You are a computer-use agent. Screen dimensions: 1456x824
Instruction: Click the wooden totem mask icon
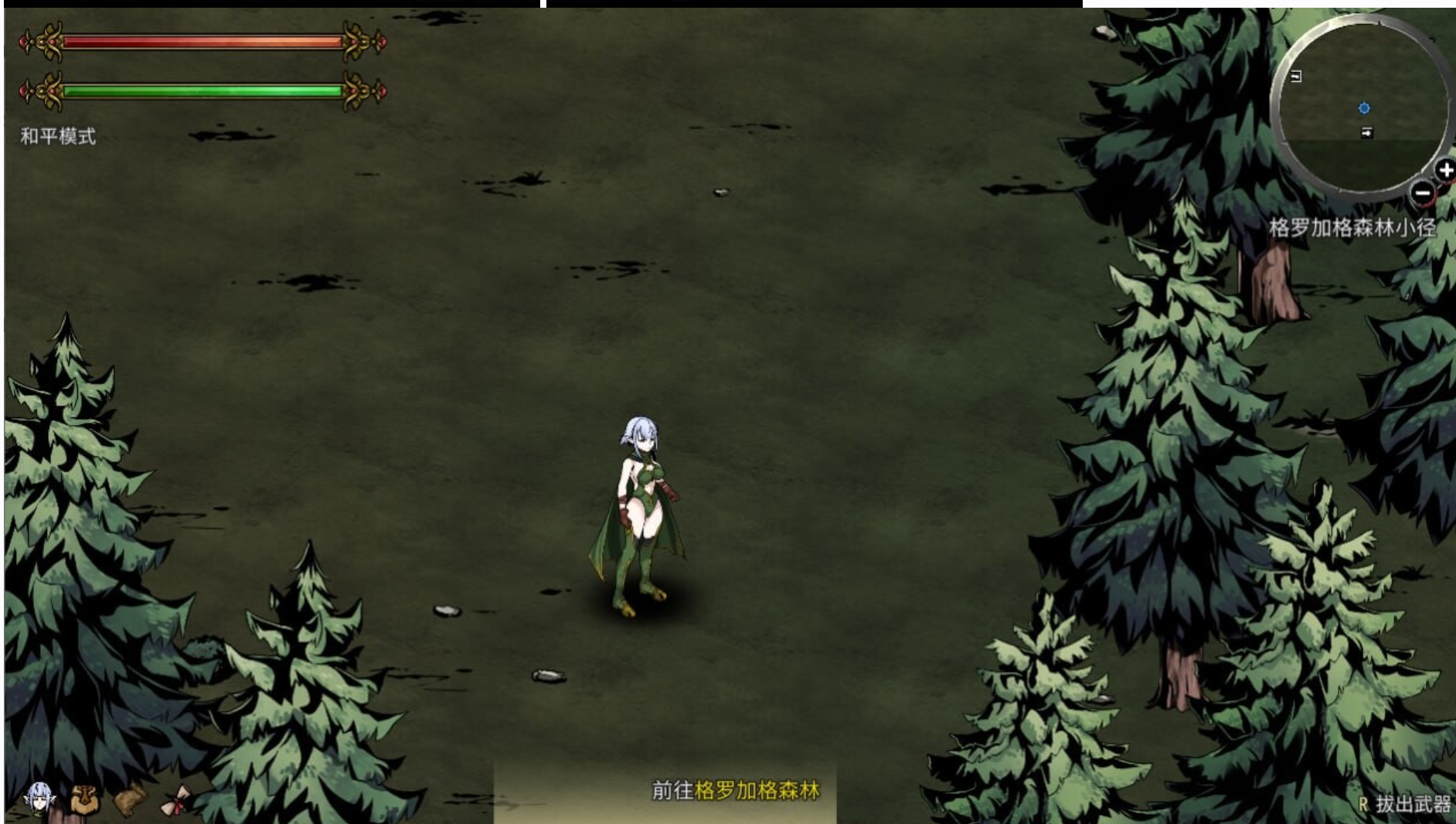click(x=83, y=799)
